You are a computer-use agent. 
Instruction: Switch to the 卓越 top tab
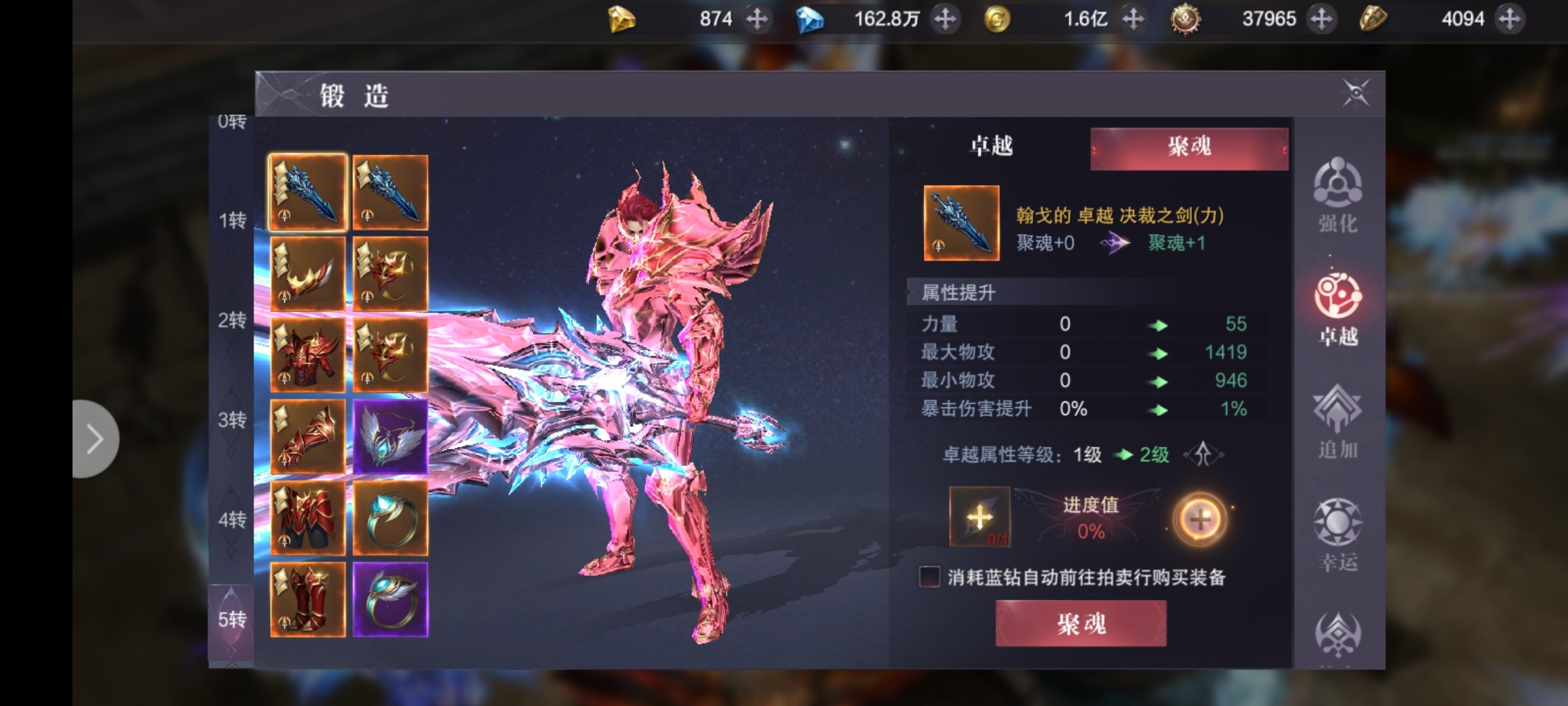pos(991,146)
